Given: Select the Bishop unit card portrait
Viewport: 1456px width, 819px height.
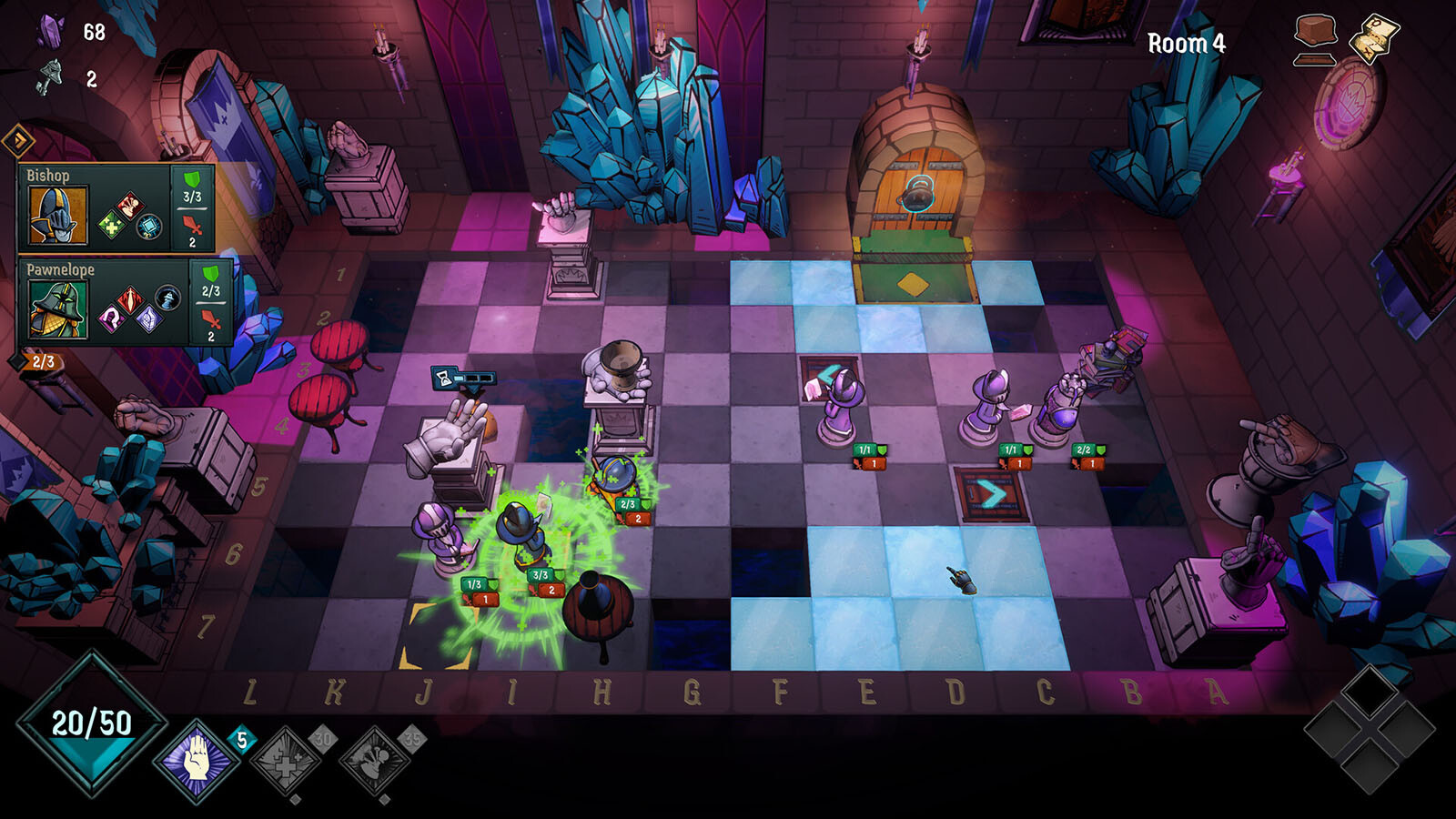Looking at the screenshot, I should [x=58, y=216].
